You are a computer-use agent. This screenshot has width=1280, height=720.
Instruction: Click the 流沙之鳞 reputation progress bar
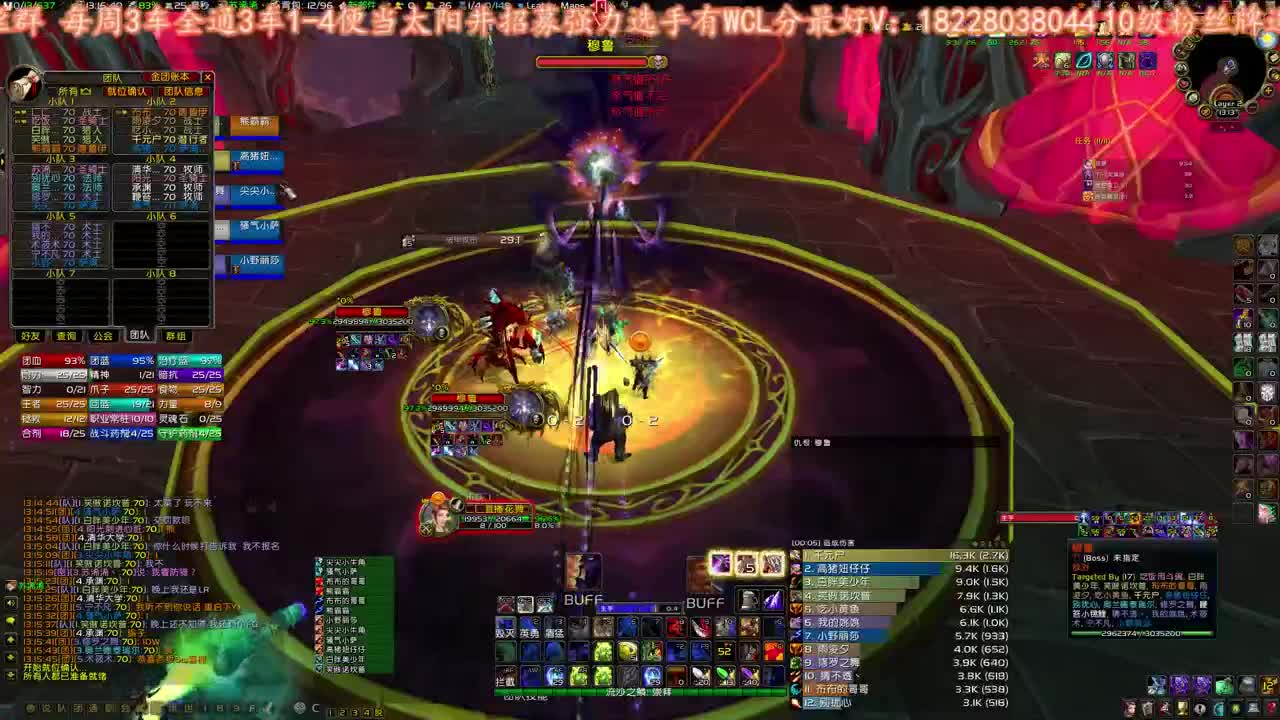click(x=640, y=692)
